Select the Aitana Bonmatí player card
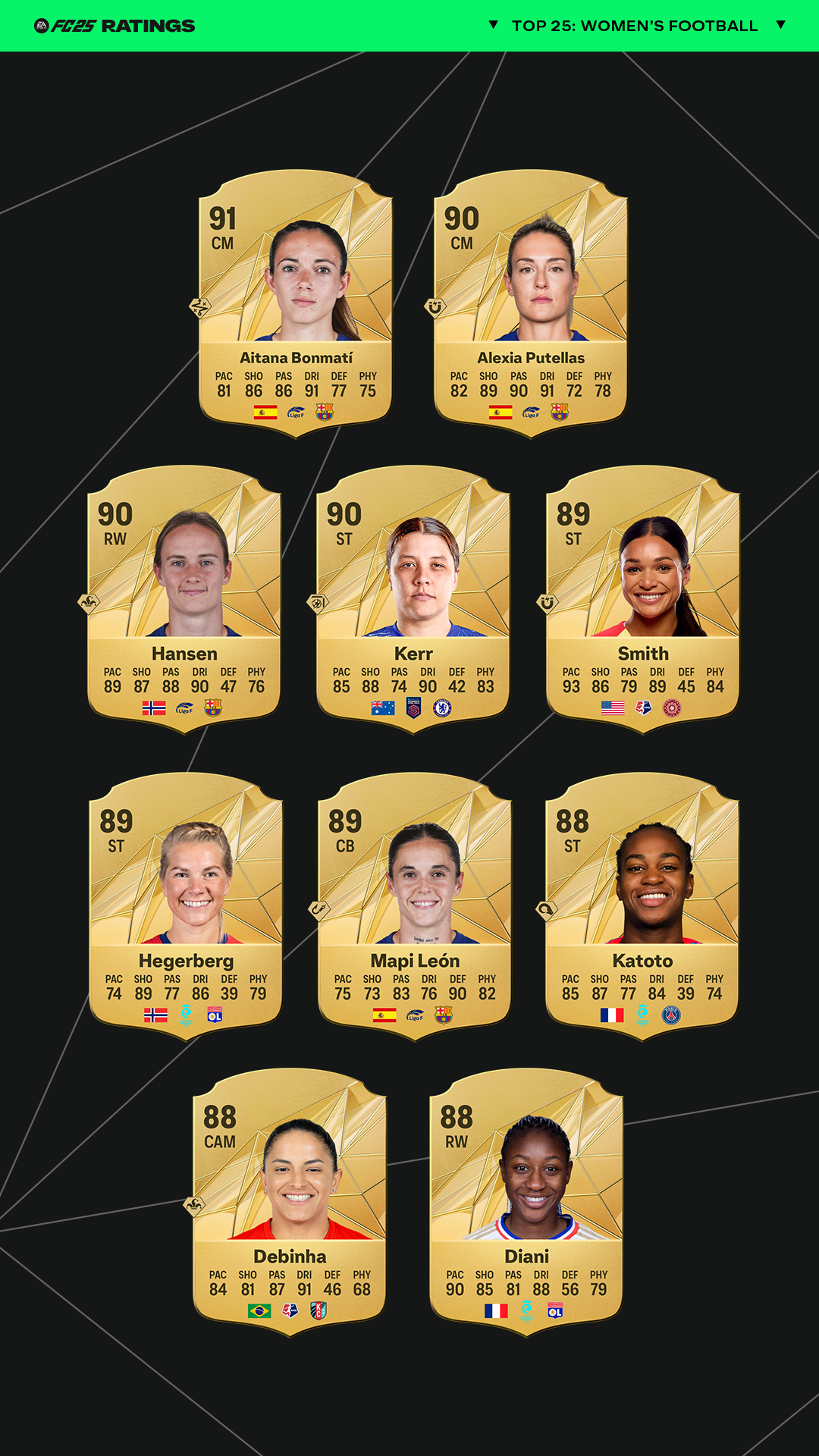The image size is (819, 1456). 296,303
